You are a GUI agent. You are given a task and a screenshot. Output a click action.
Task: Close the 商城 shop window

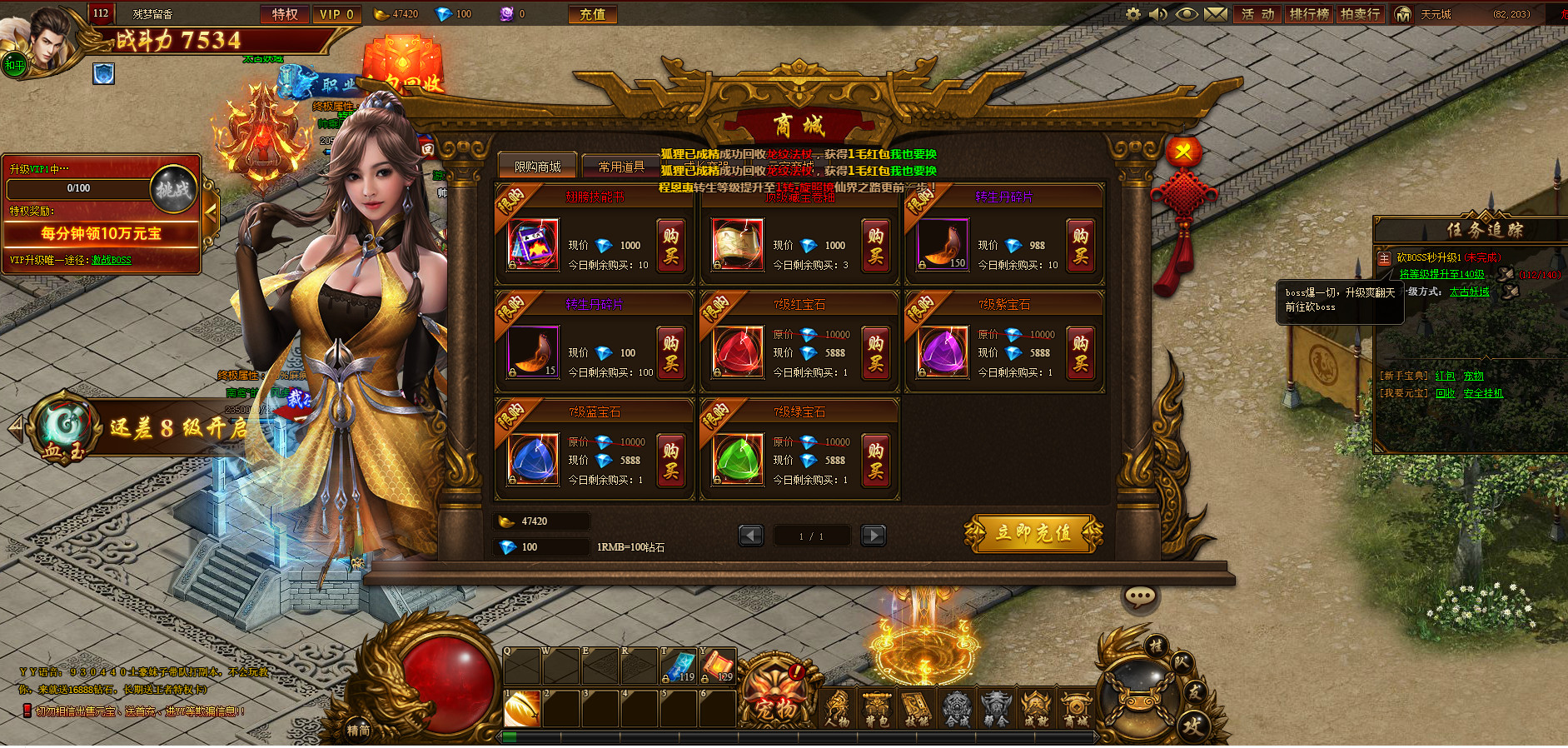click(x=1182, y=153)
